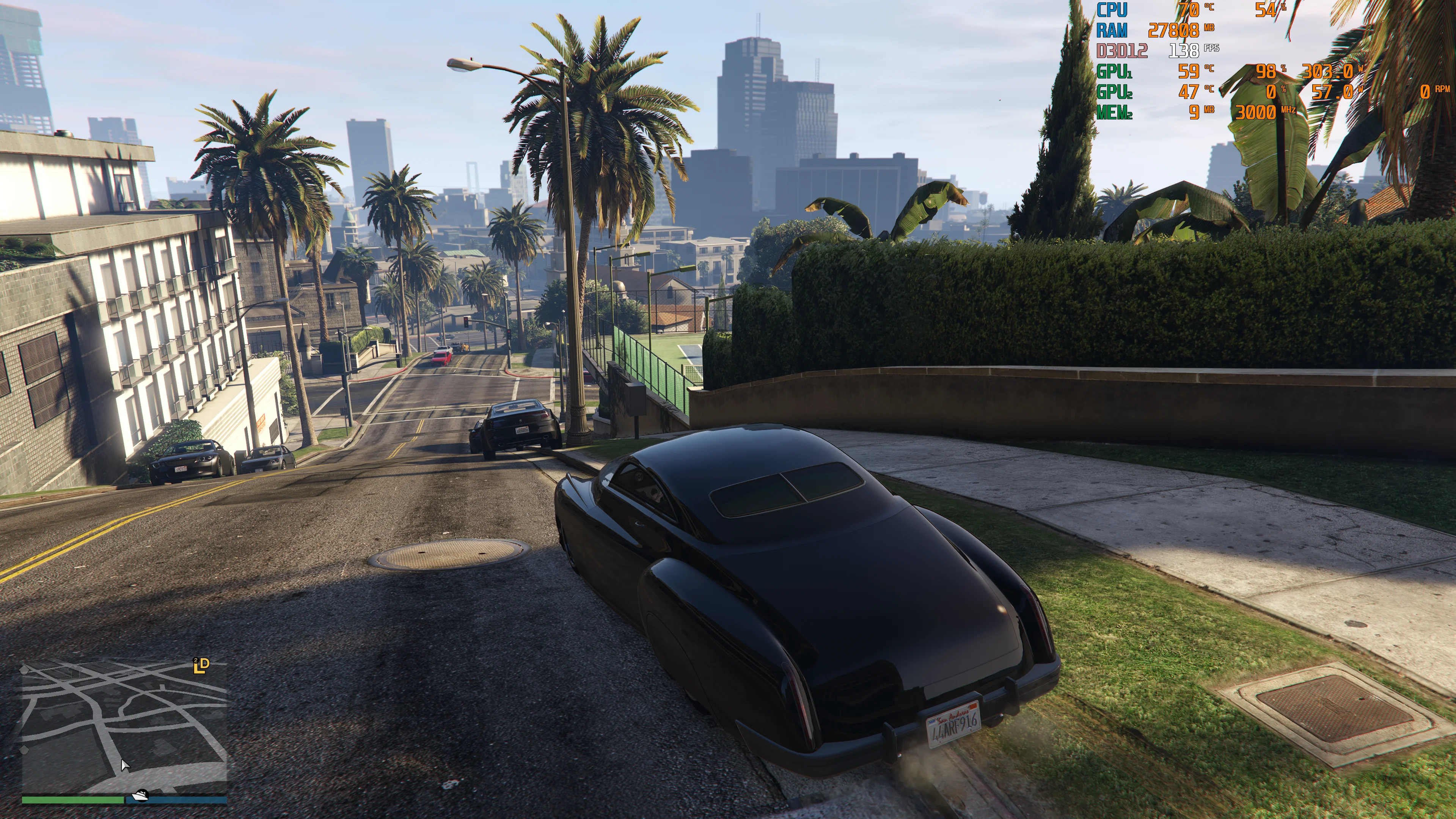Image resolution: width=1456 pixels, height=819 pixels.
Task: Click the yacht blip on the minimap edge
Action: coord(140,796)
